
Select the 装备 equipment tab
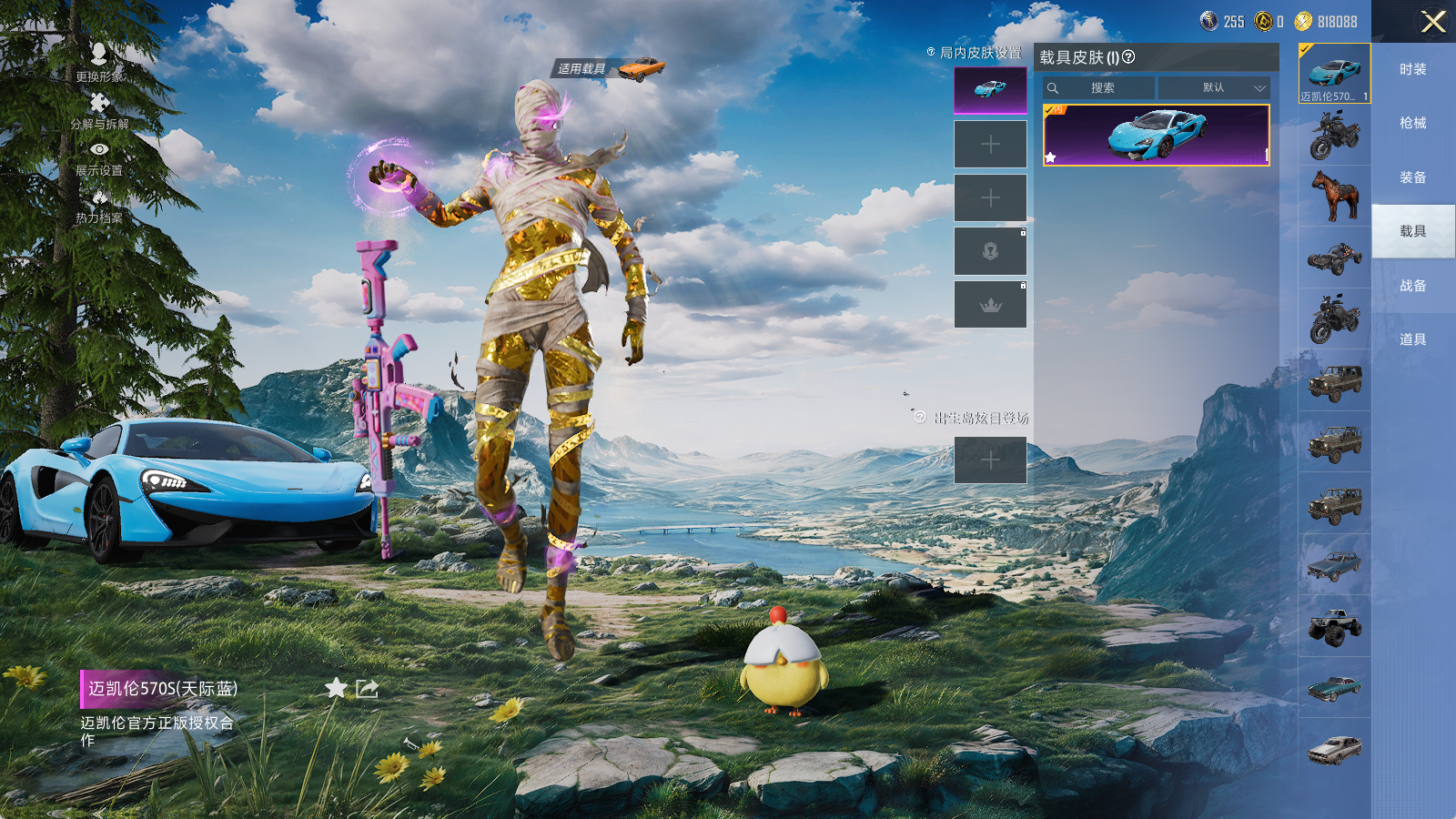[1412, 177]
